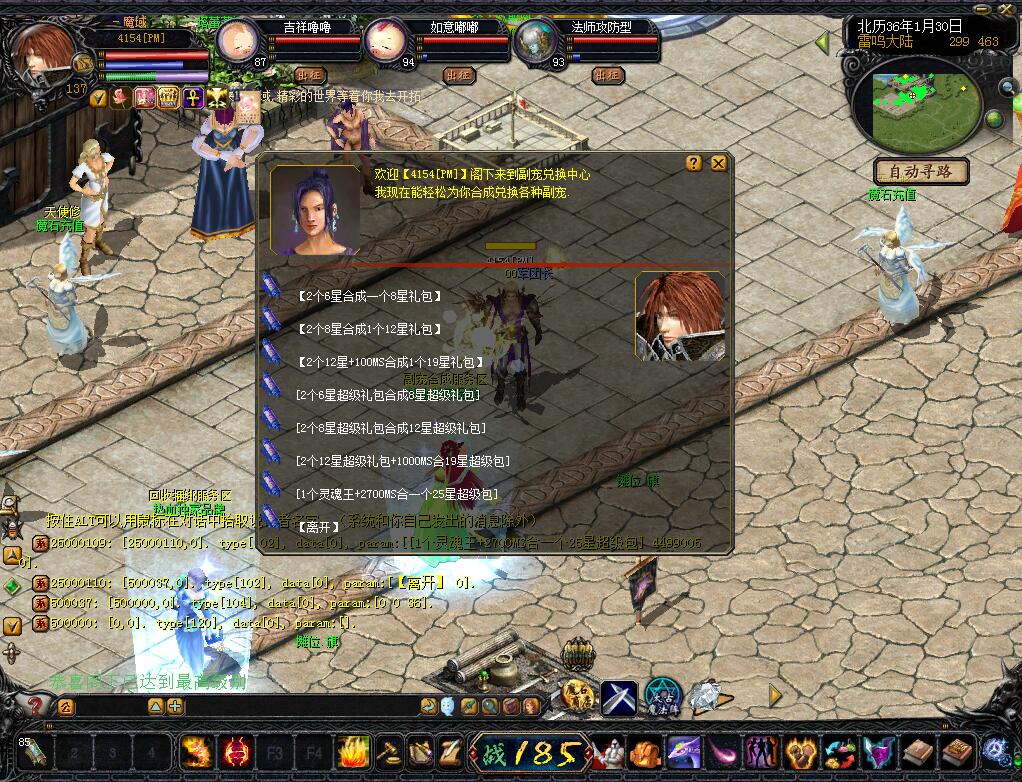Select 【2个8星合成1个12星礼包】 option
1022x782 pixels.
pos(369,329)
